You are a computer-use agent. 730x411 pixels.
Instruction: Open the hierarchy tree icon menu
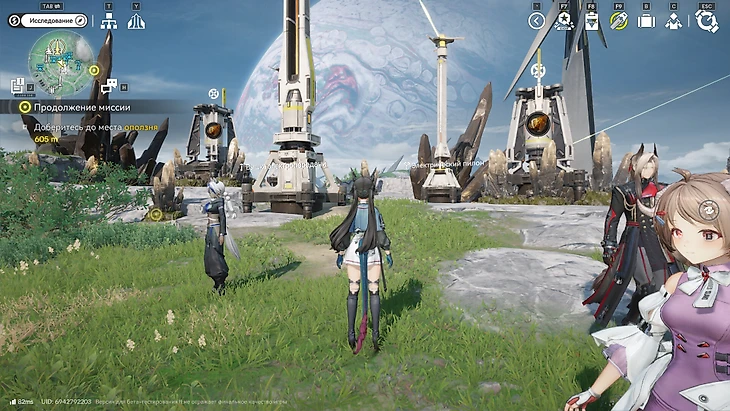(109, 21)
